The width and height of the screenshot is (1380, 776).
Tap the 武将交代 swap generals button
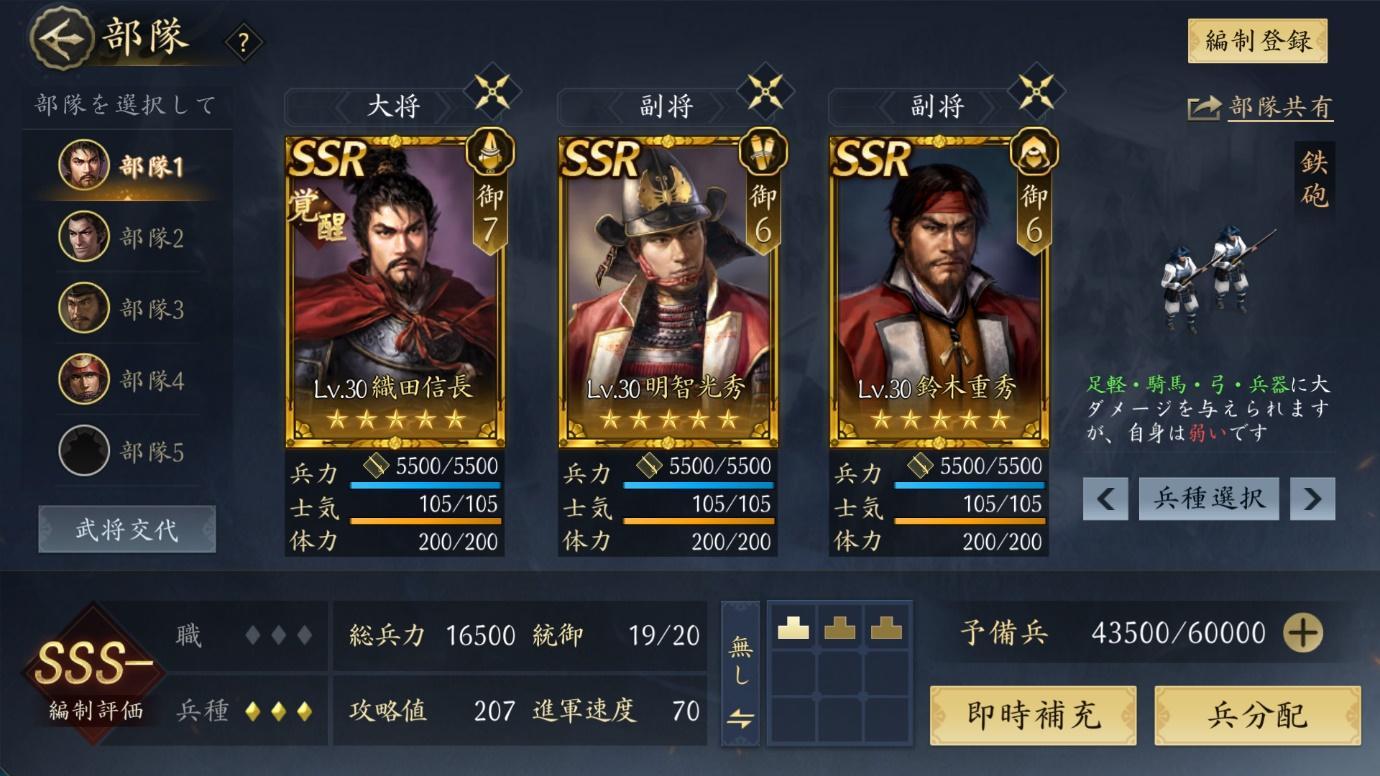pyautogui.click(x=127, y=529)
